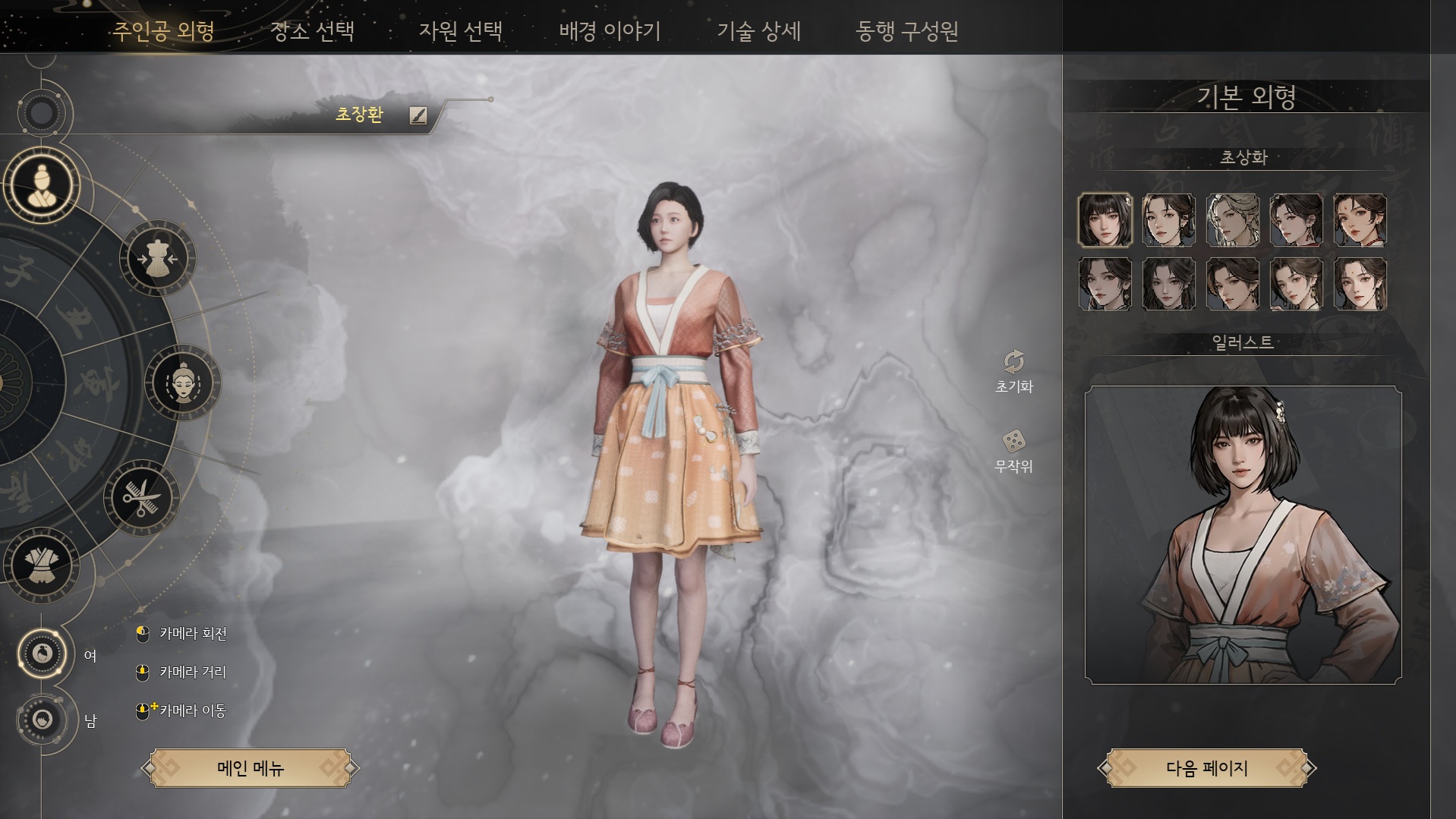This screenshot has width=1456, height=819.
Task: Reset appearance with 초기화
Action: click(1014, 370)
